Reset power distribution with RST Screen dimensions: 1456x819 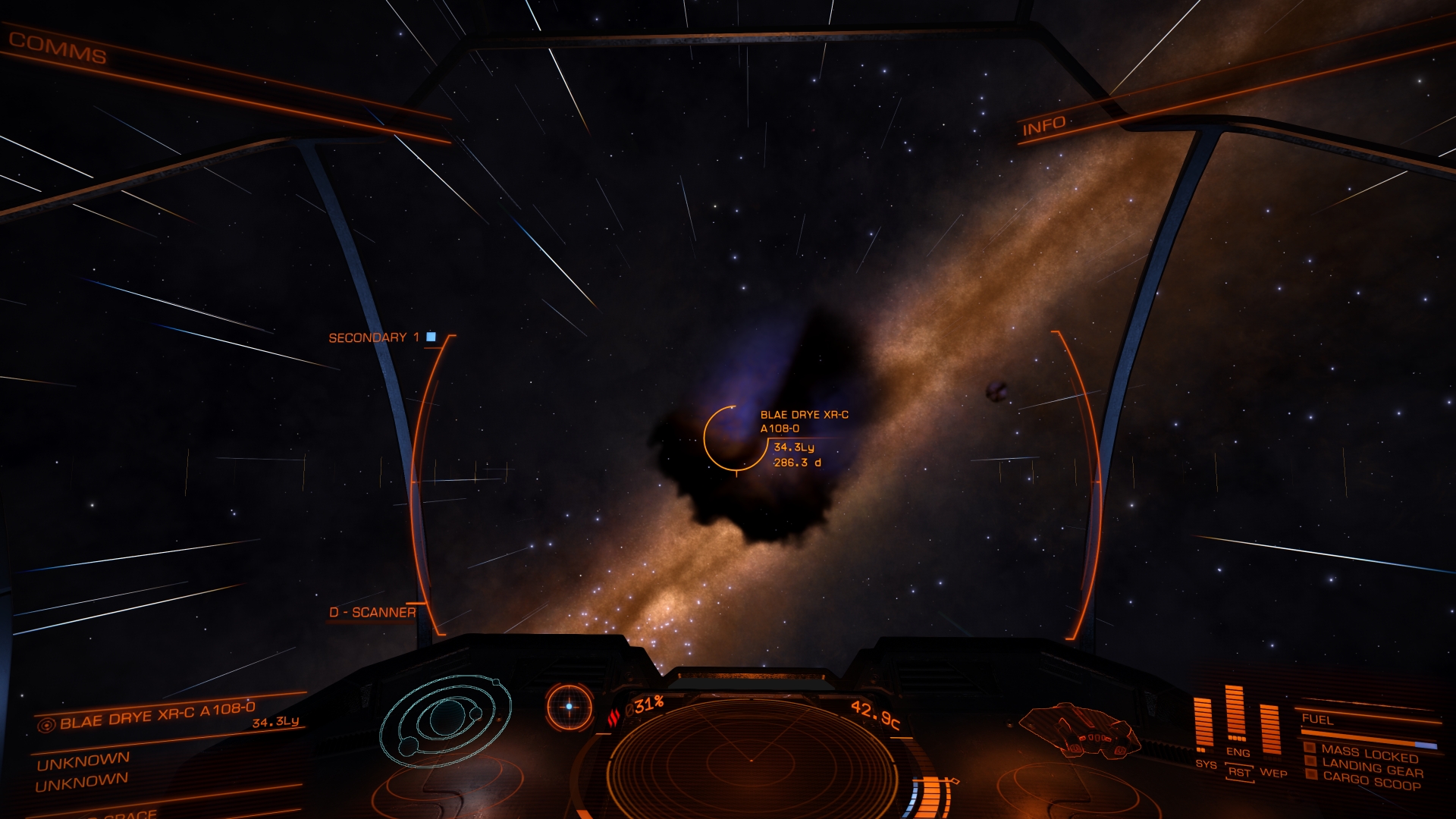(1239, 772)
